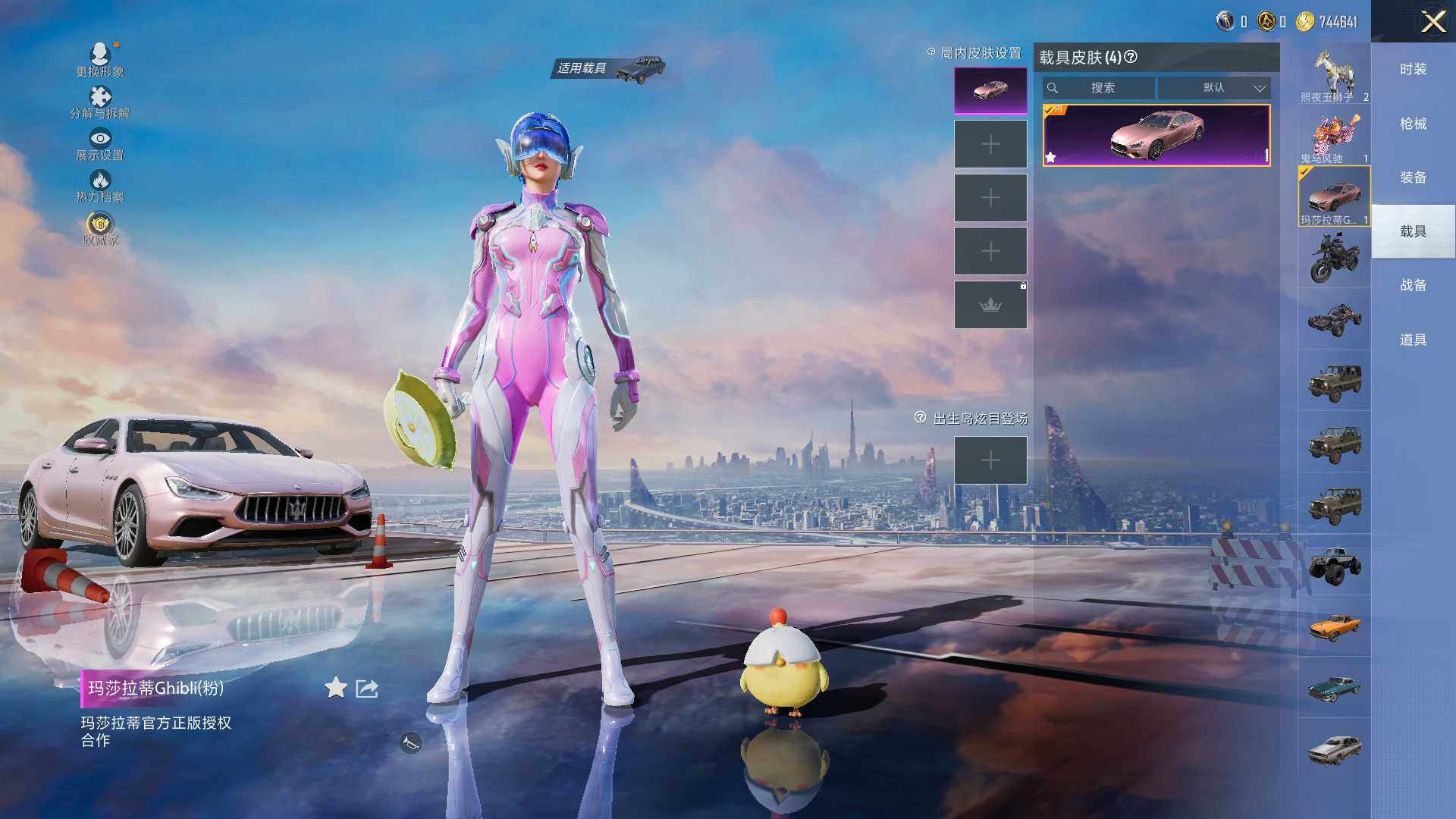
Task: Select the 装备 equipment tab
Action: coord(1413,177)
